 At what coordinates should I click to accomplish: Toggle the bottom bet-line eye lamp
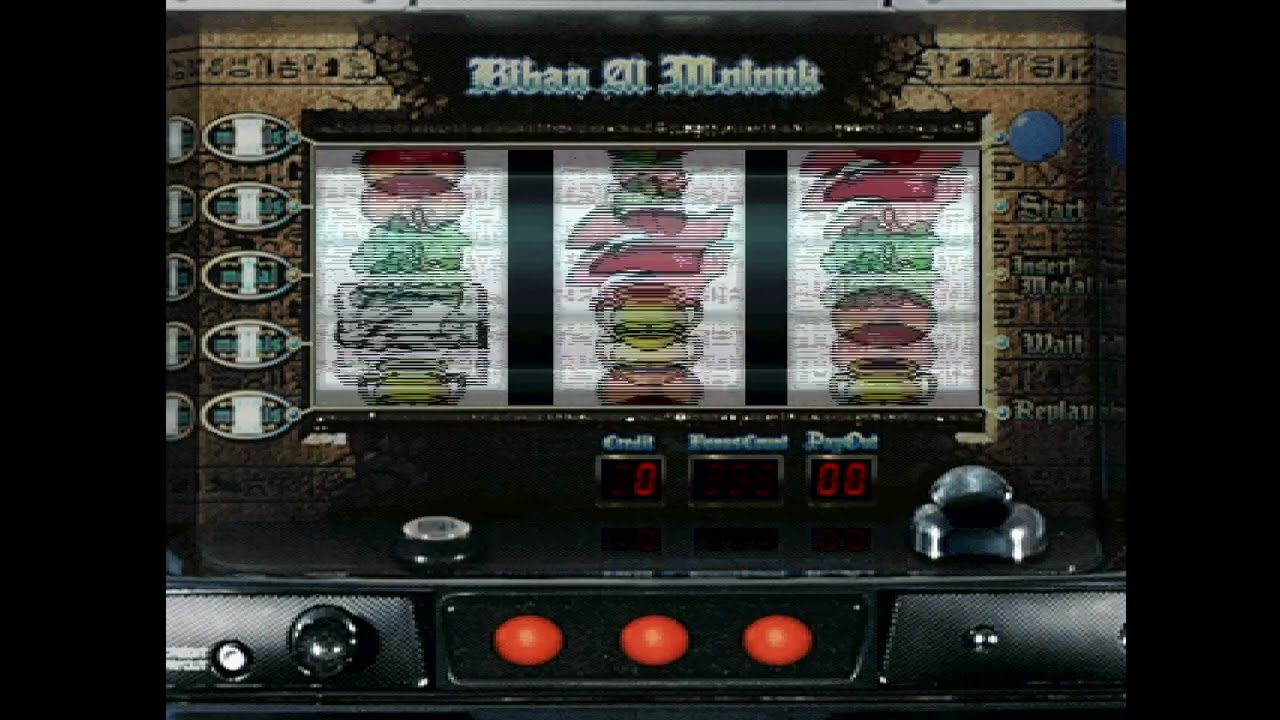point(245,411)
